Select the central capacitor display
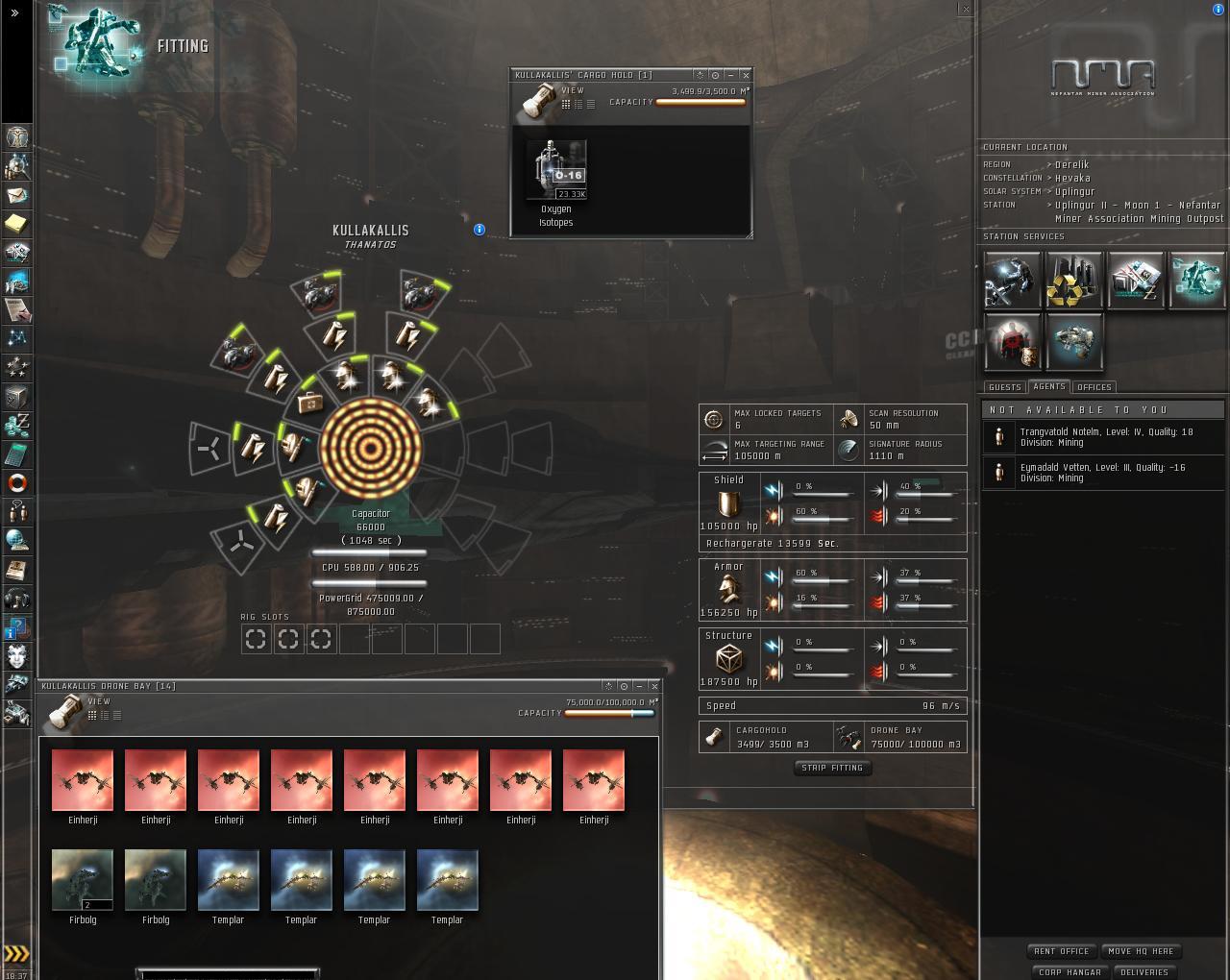1230x980 pixels. click(x=370, y=448)
